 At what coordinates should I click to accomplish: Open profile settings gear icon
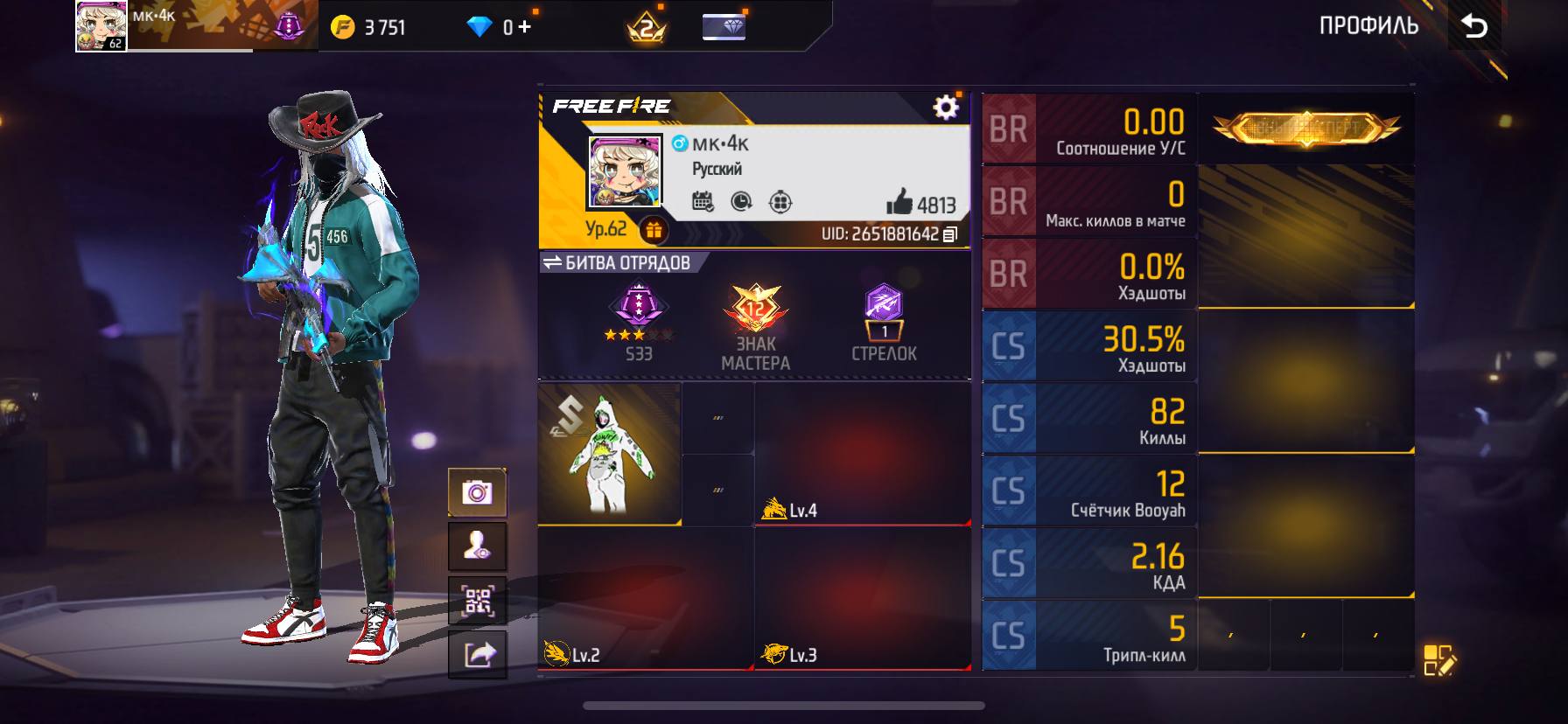tap(945, 108)
